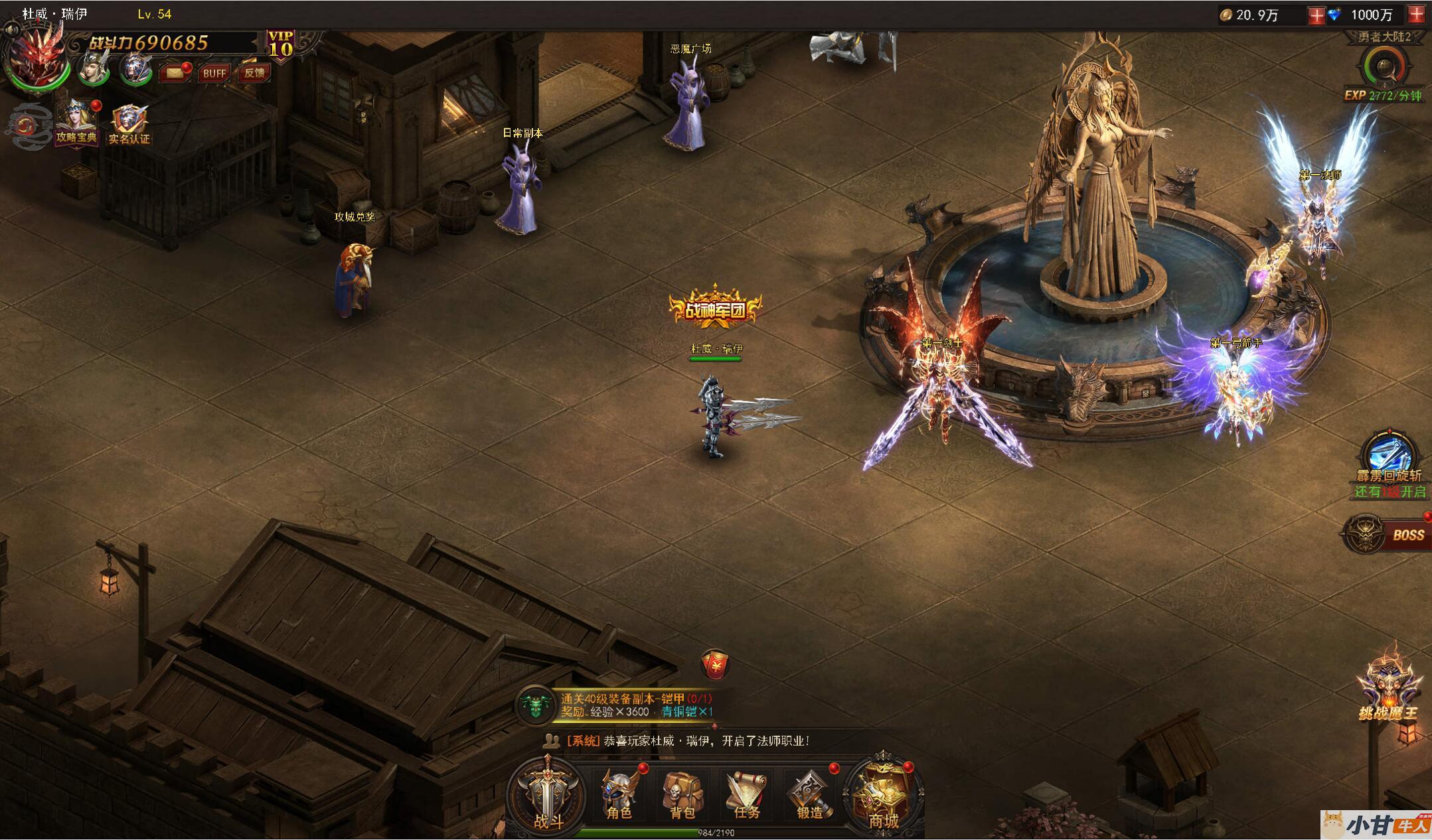The width and height of the screenshot is (1432, 840).
Task: Open the BOSS challenge list
Action: coord(1390,534)
